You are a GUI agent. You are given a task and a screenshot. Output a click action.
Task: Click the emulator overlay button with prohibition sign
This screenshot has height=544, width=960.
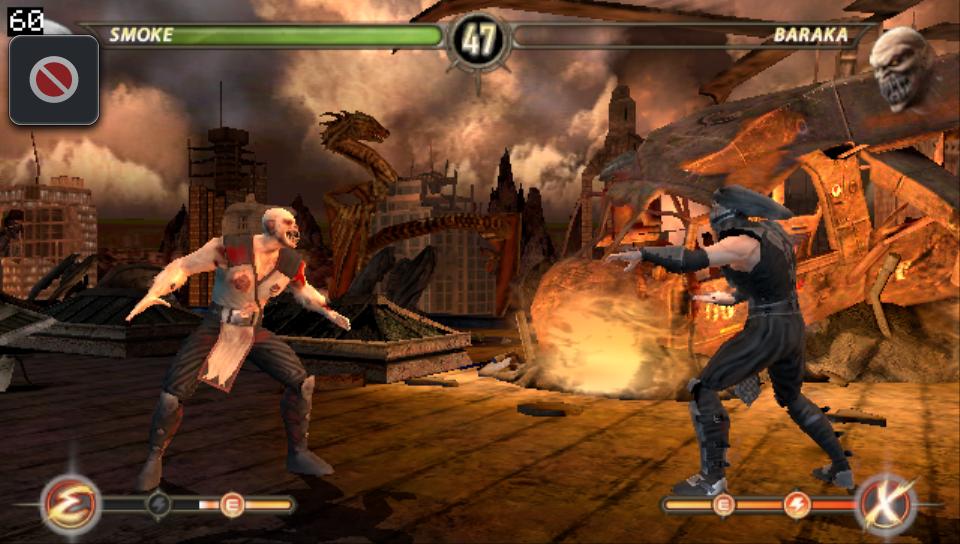(x=54, y=80)
